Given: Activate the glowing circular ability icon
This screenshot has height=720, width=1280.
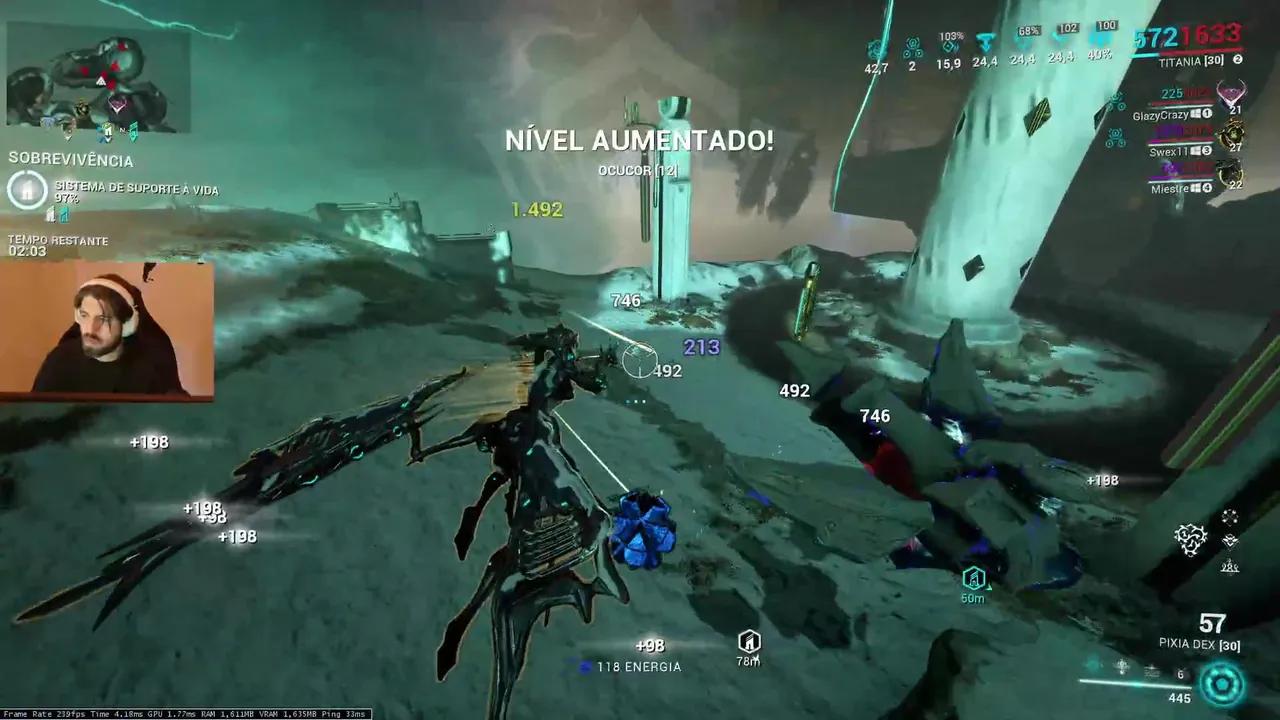Looking at the screenshot, I should [x=1222, y=685].
